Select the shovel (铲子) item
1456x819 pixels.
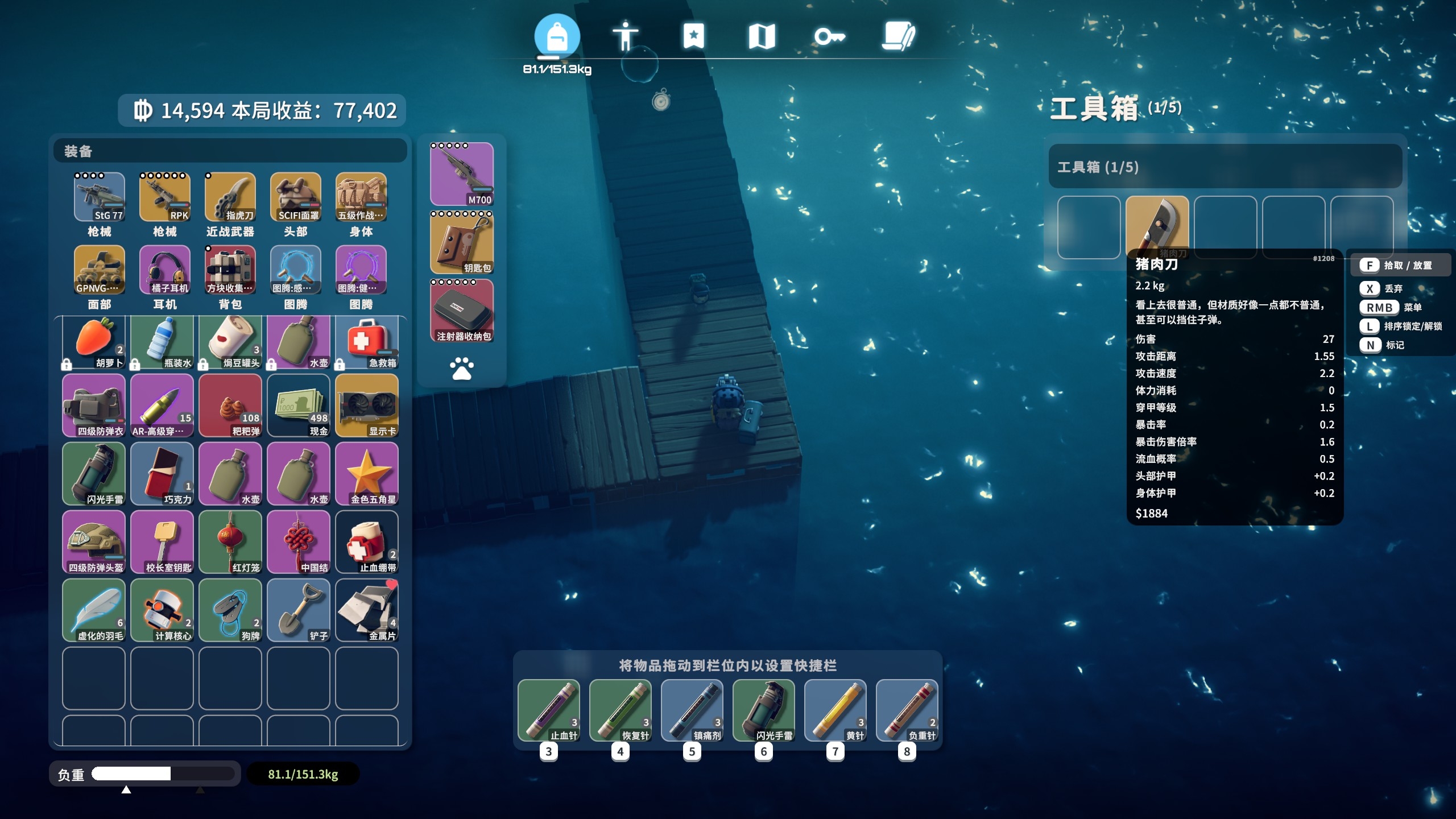point(299,610)
